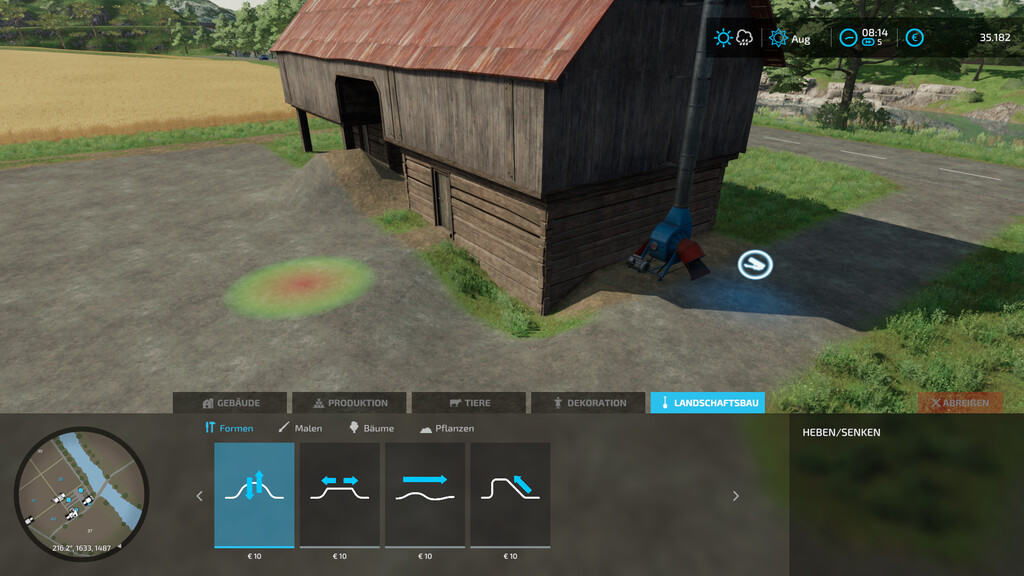The width and height of the screenshot is (1024, 576).
Task: Select the raise/lower terrain tool tile
Action: [x=254, y=495]
